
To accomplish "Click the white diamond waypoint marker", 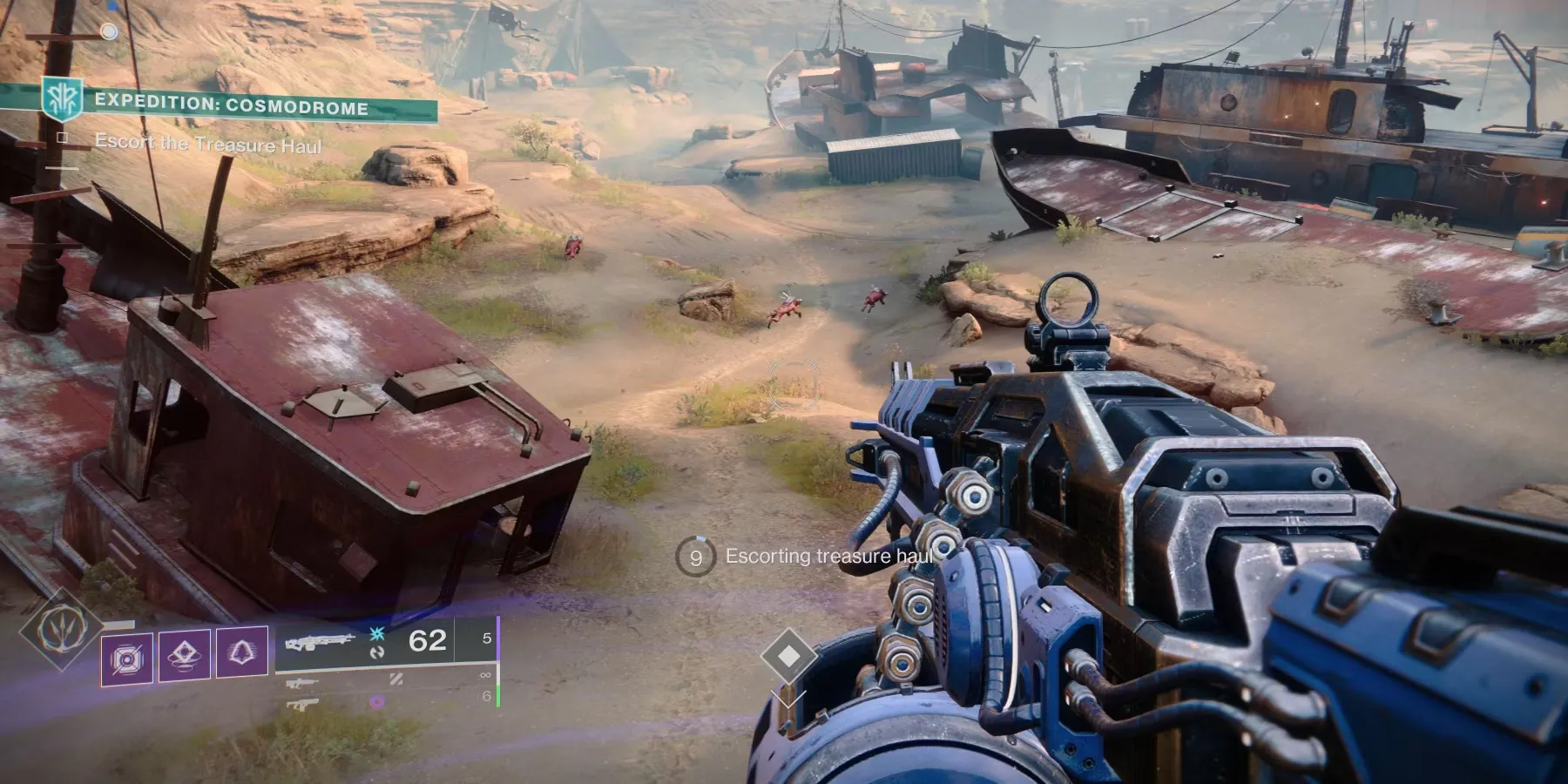I will click(788, 655).
